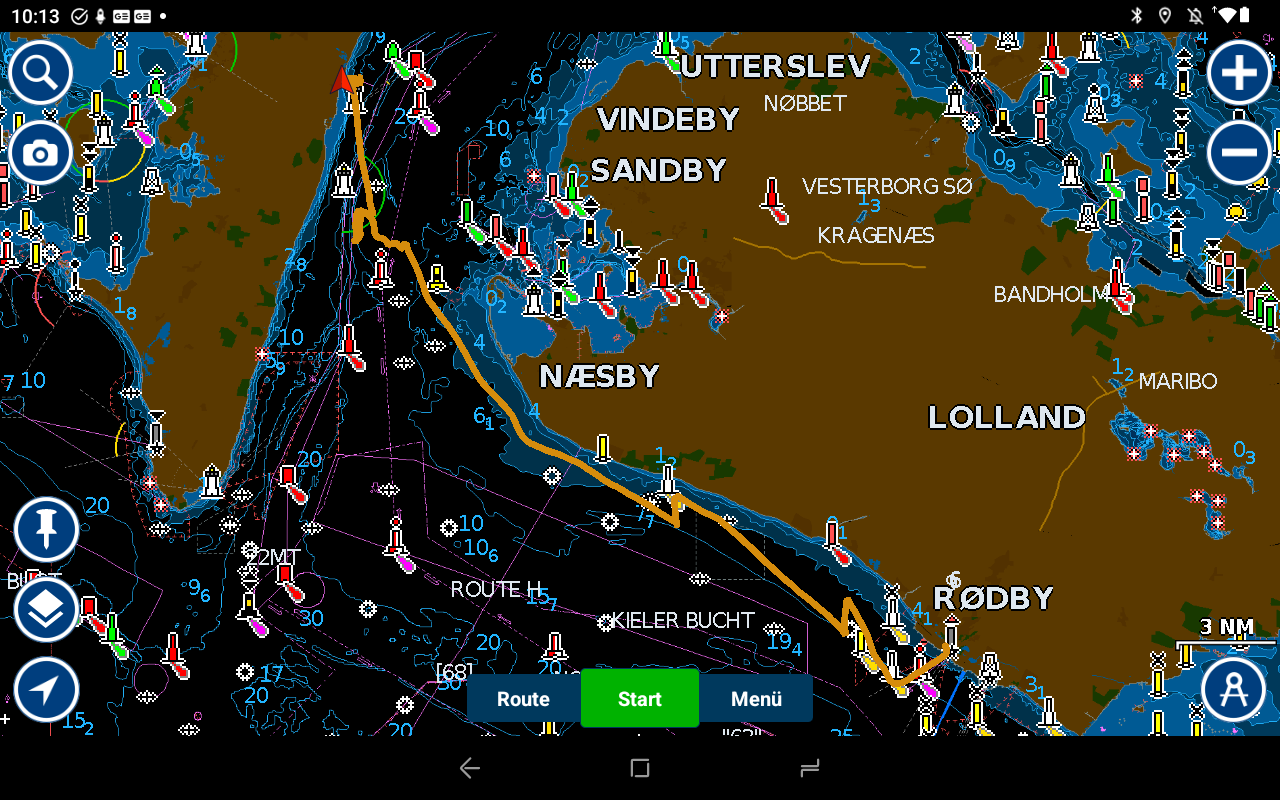Open the chart layers selector
The width and height of the screenshot is (1280, 800).
click(46, 609)
